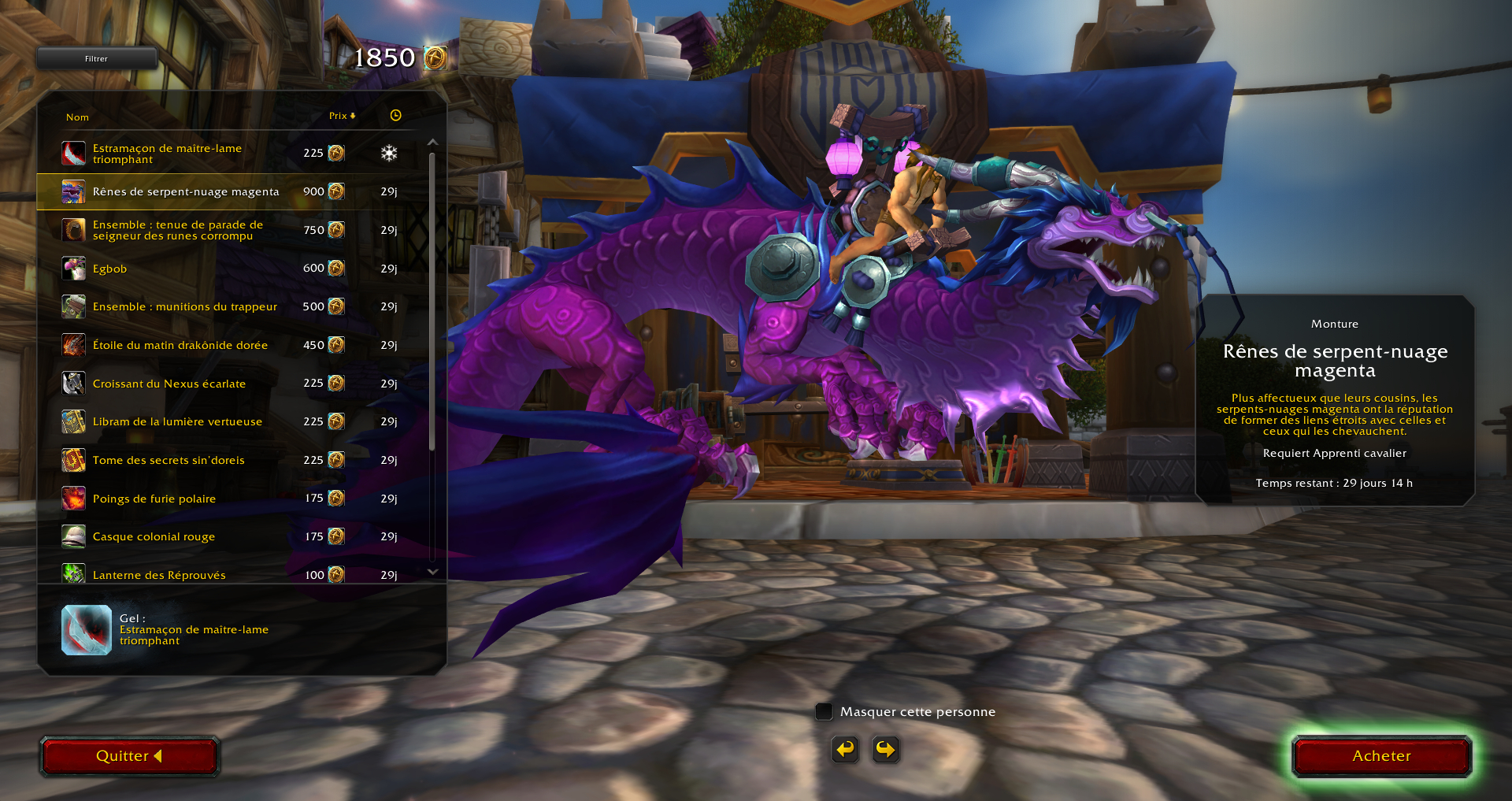
Task: Open the Filtrer dropdown
Action: click(x=96, y=58)
